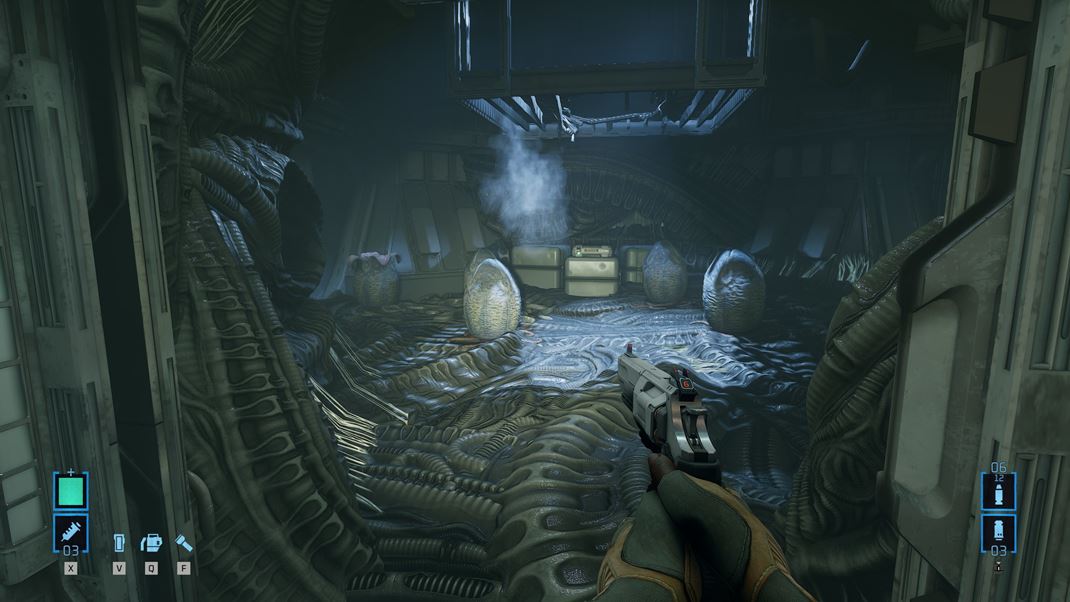Screen dimensions: 1070x602
Task: Activate the flashlight icon
Action: (x=184, y=543)
